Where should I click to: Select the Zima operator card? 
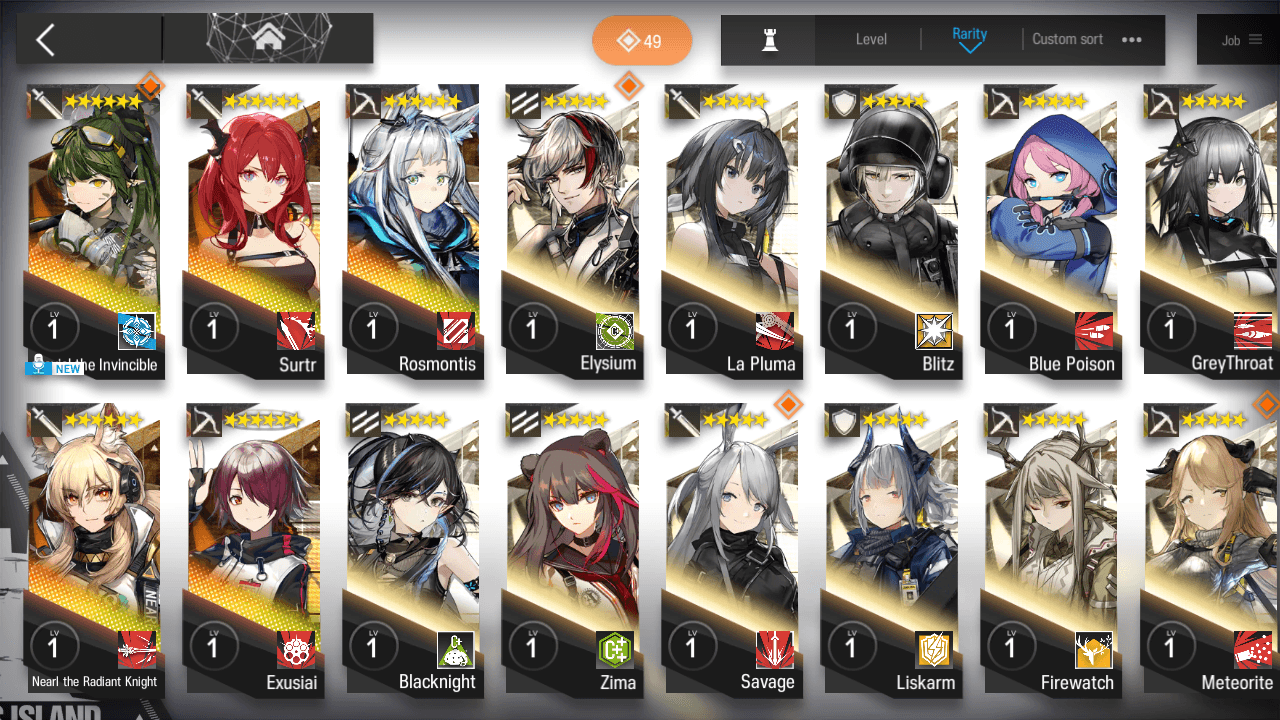tap(573, 550)
